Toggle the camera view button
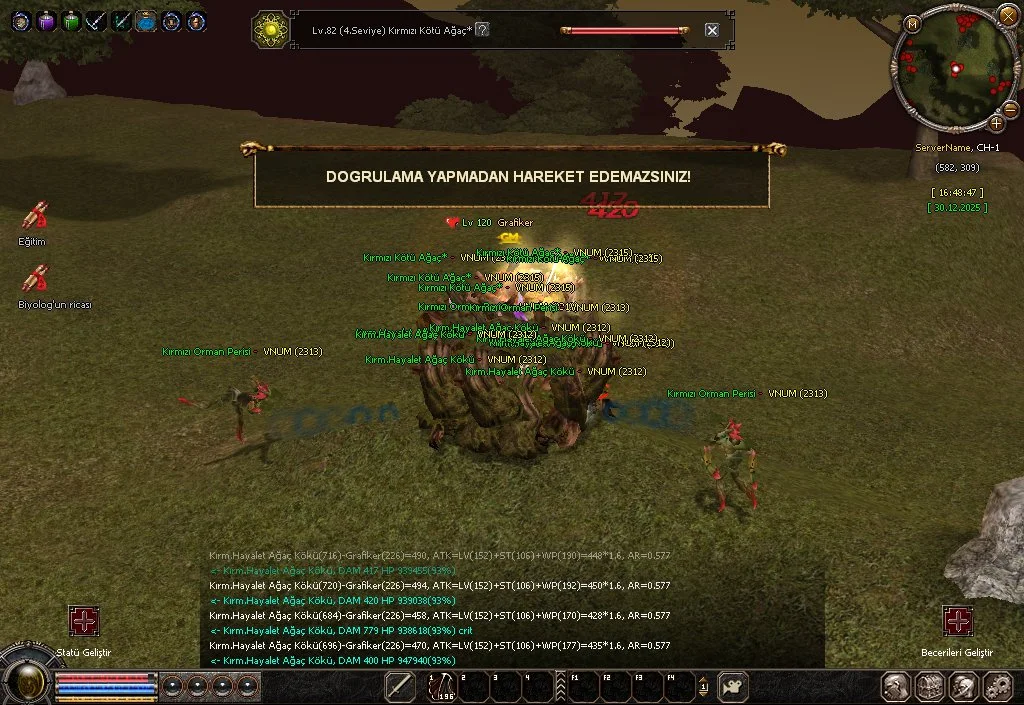Viewport: 1024px width, 705px height. pyautogui.click(x=733, y=686)
